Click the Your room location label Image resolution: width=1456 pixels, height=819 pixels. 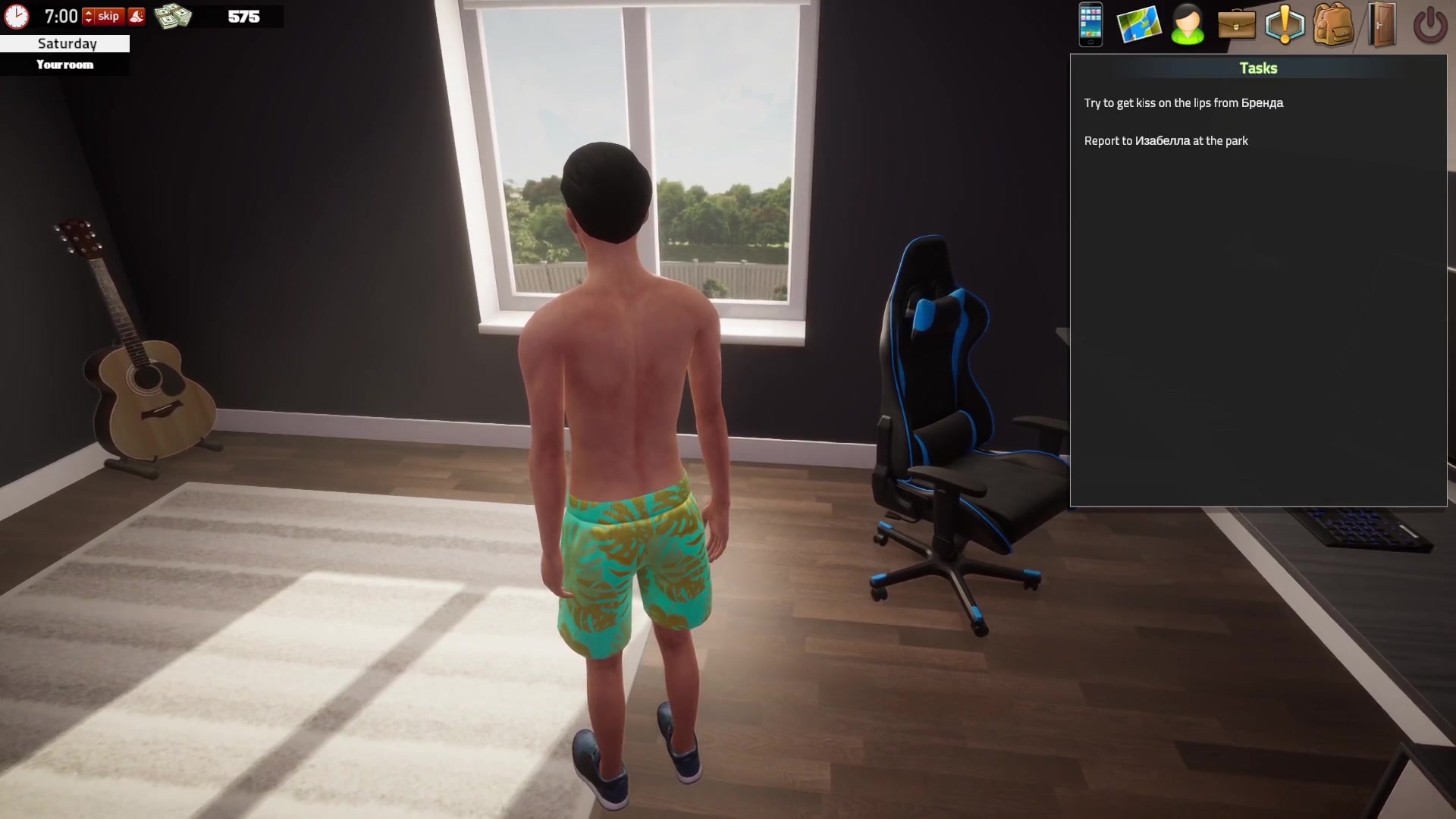(65, 64)
